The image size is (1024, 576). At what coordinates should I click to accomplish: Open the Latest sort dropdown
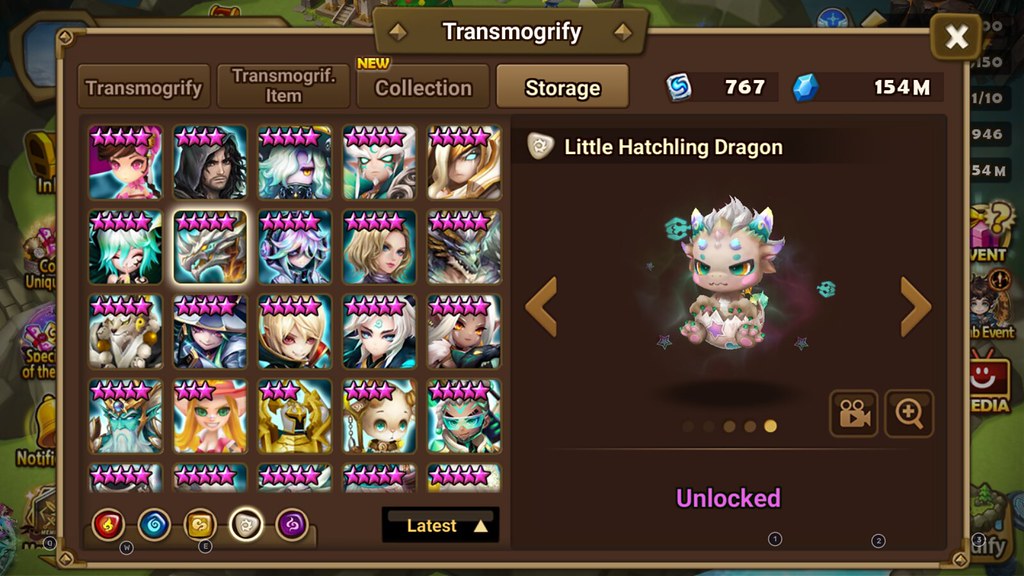coord(440,525)
